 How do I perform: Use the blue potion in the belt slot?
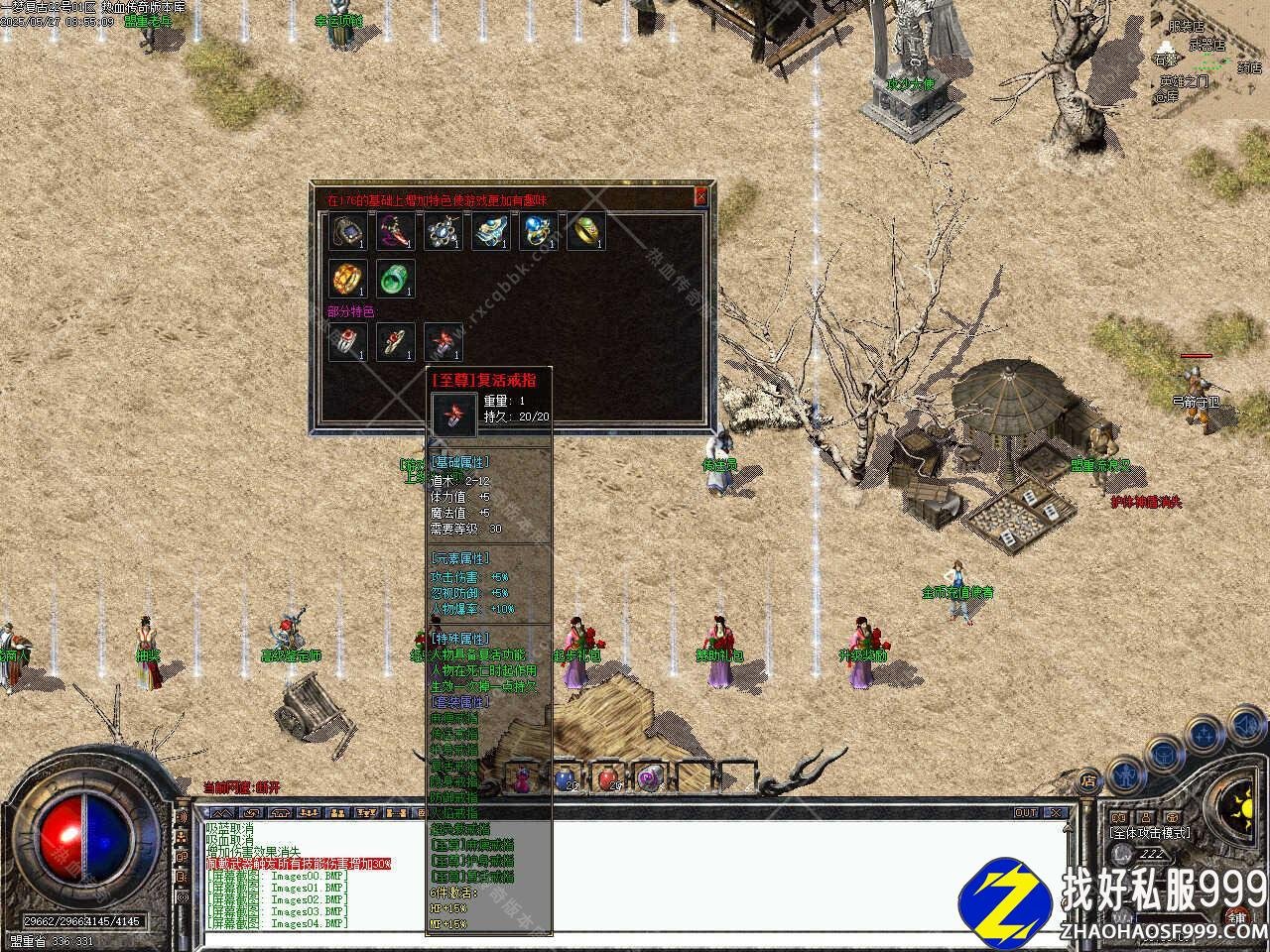(565, 778)
